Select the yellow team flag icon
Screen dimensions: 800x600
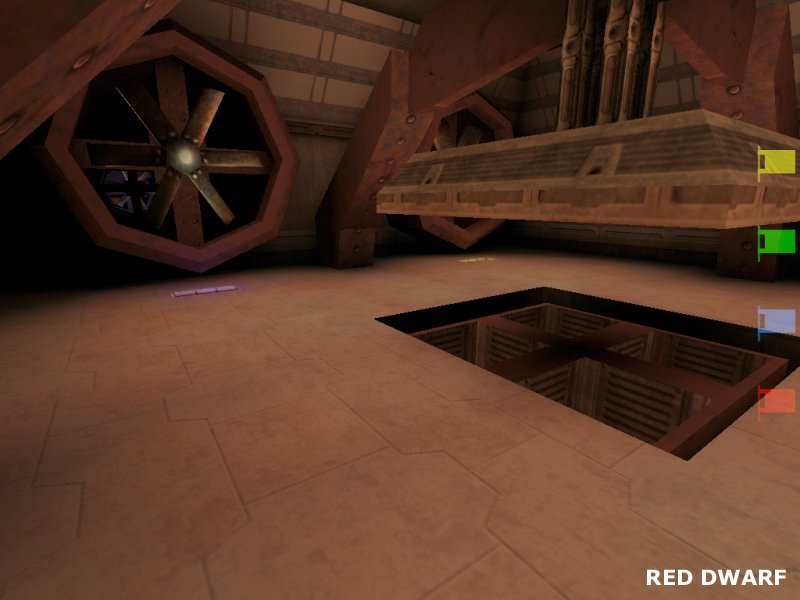click(777, 161)
